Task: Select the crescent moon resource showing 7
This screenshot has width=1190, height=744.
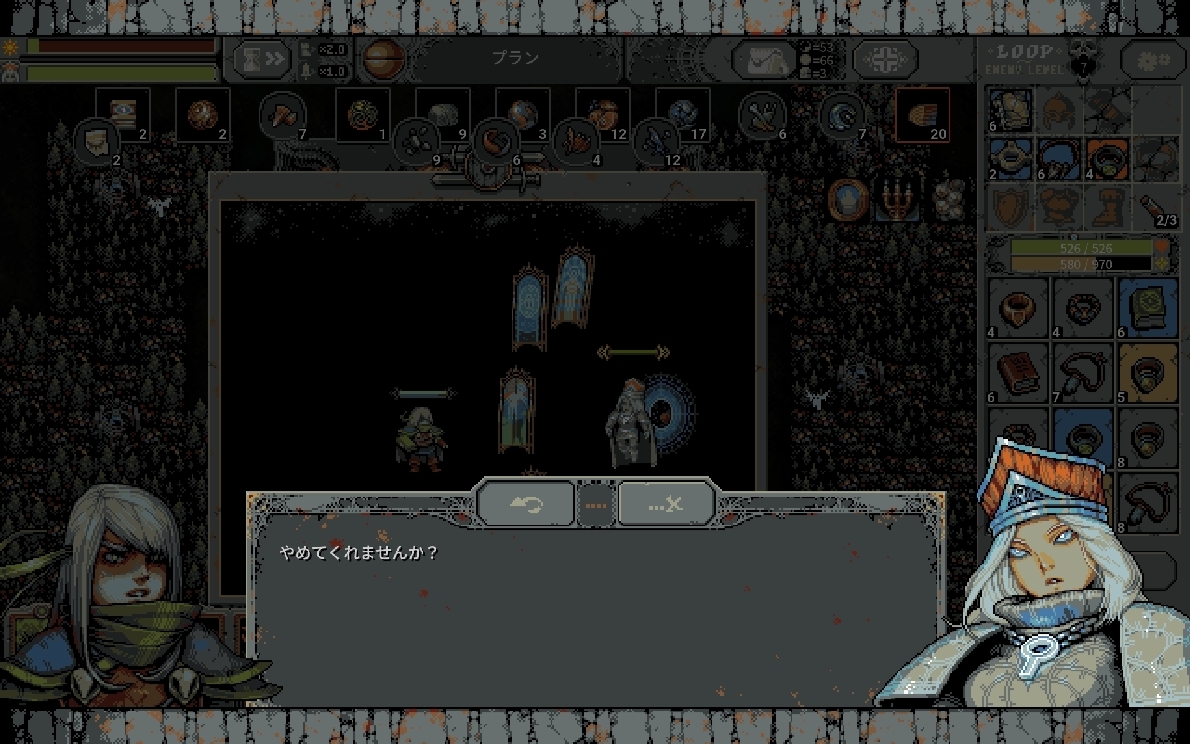Action: (842, 116)
